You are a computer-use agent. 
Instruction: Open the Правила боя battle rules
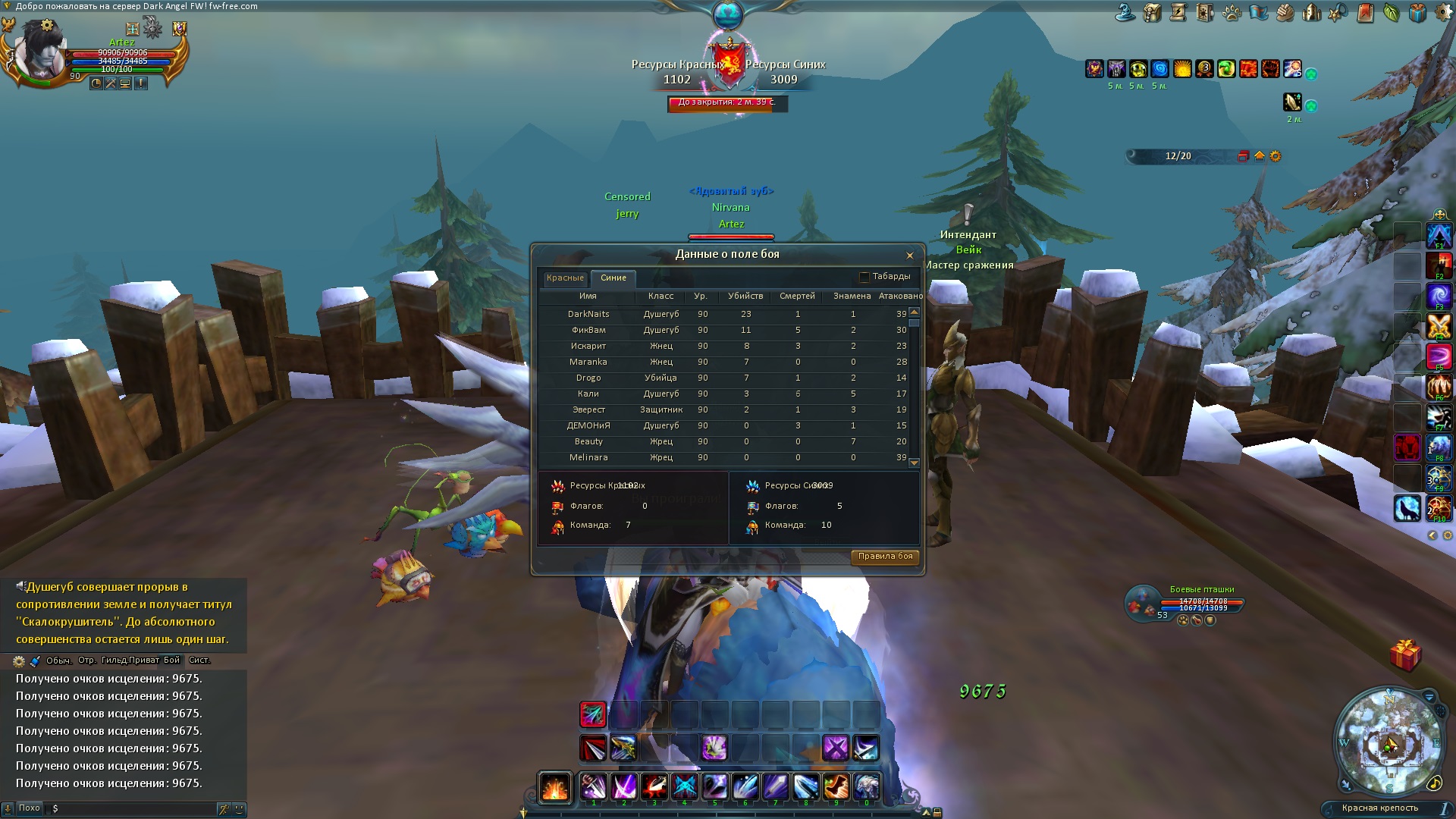(x=885, y=557)
